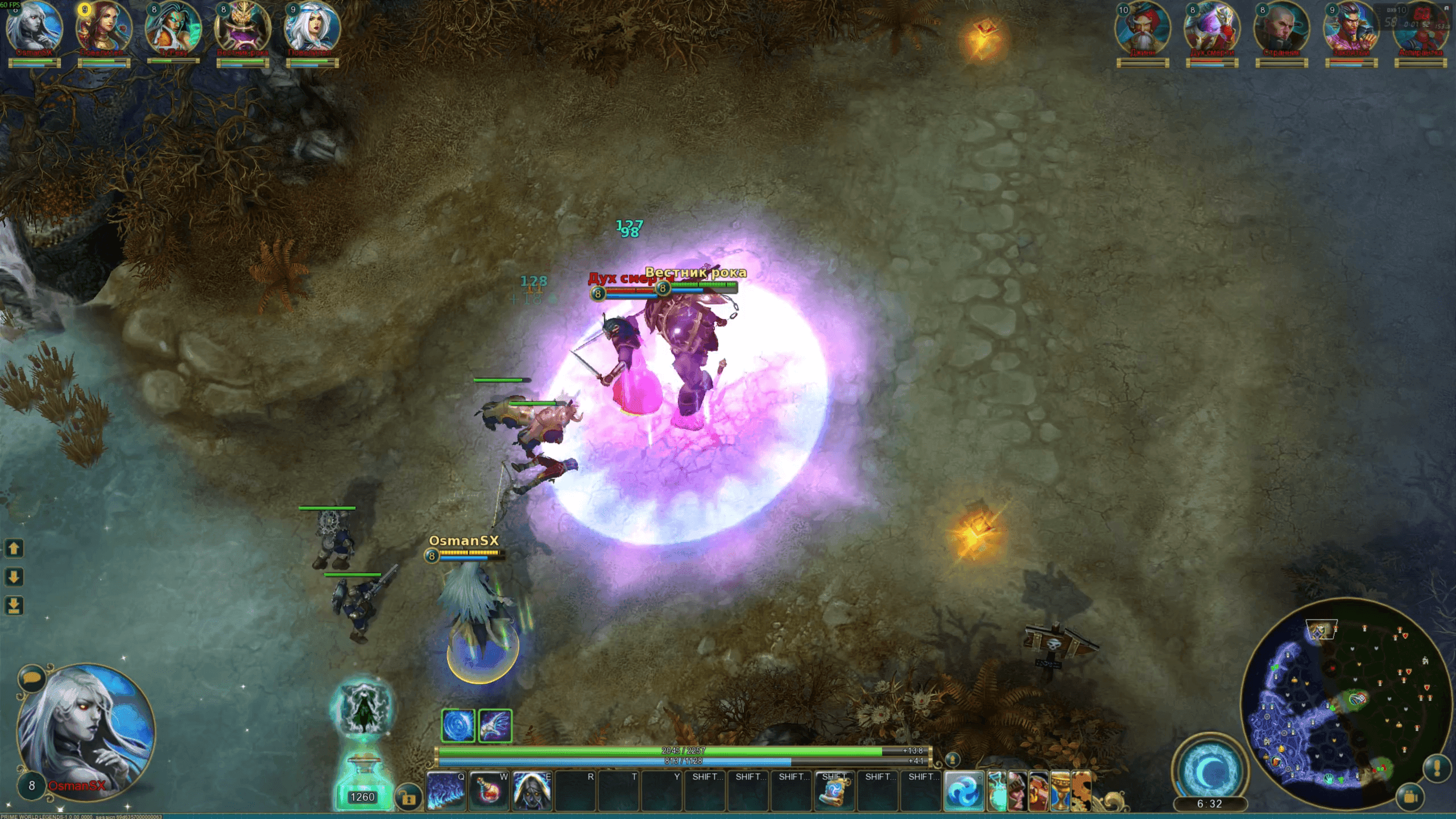The width and height of the screenshot is (1456, 819).
Task: Click the spectral hand buff icon
Action: pos(495,726)
